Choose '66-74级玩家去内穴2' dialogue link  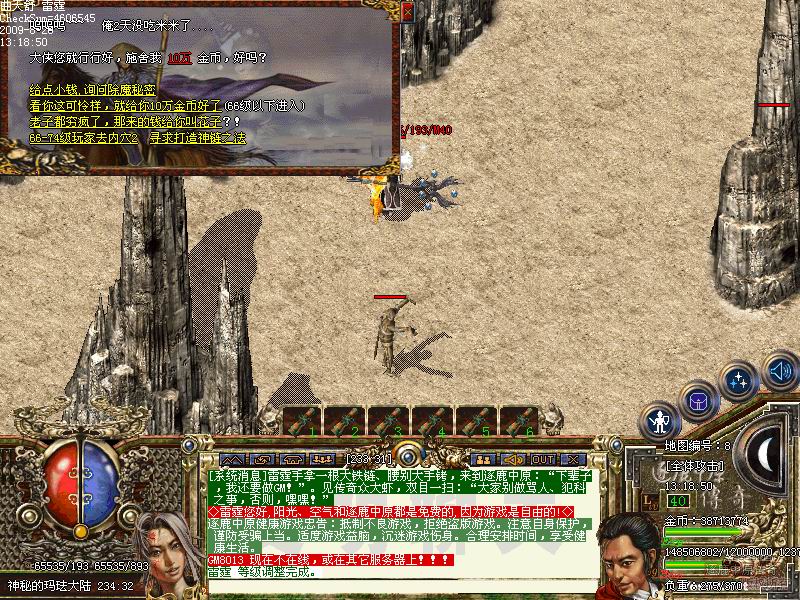coord(84,138)
